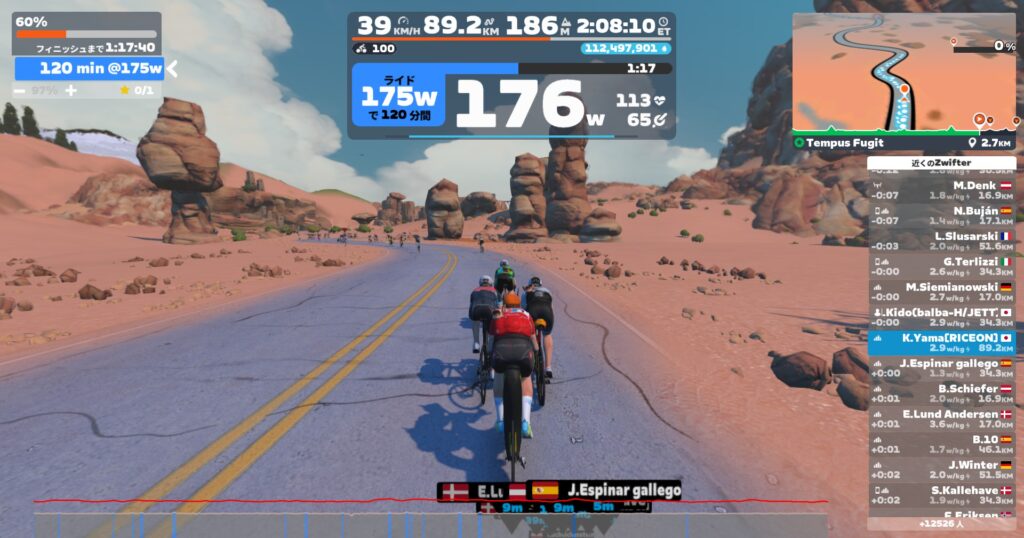Choose B.Schiefer from nearby riders
Viewport: 1024px width, 538px height.
pos(941,394)
